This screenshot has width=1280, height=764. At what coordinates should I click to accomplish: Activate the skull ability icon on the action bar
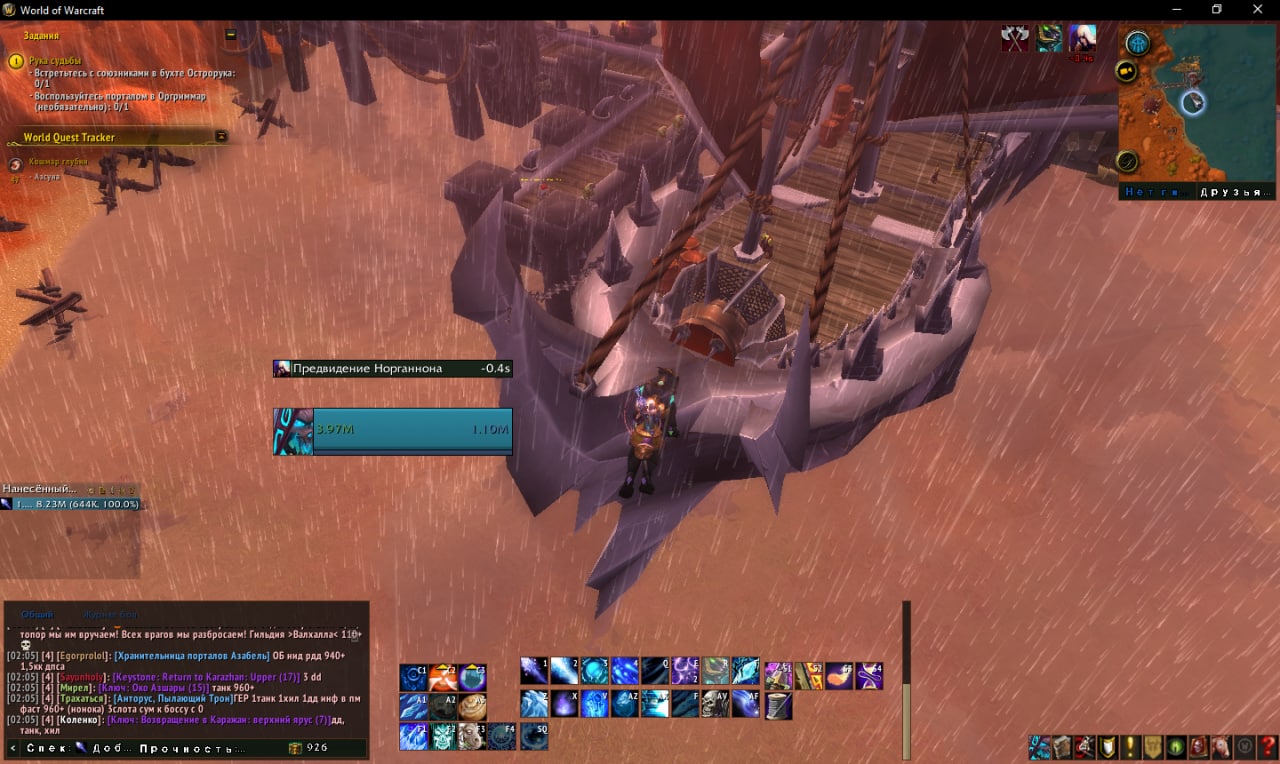pyautogui.click(x=715, y=704)
